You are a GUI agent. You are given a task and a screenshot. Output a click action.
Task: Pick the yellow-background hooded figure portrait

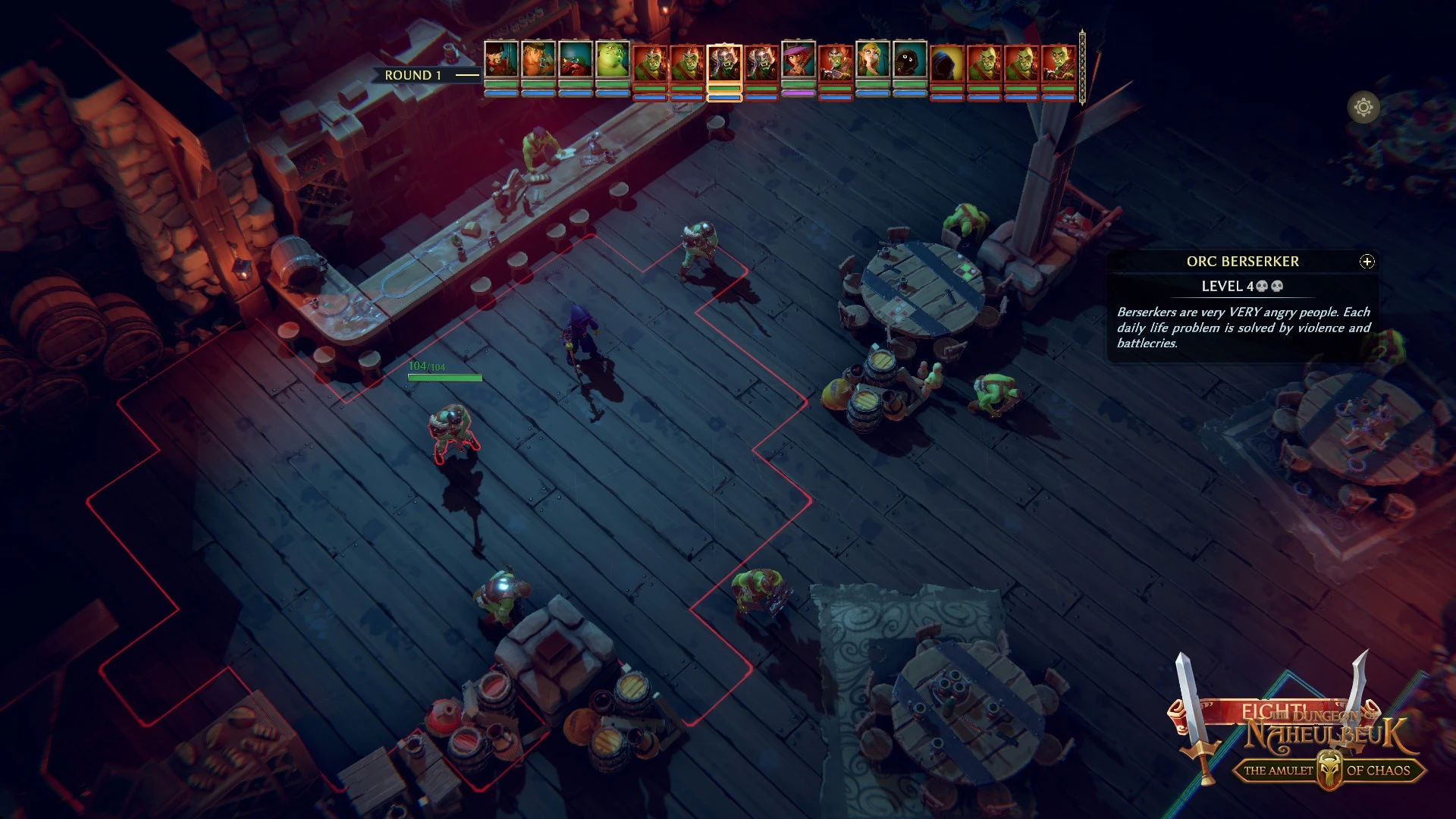point(947,63)
